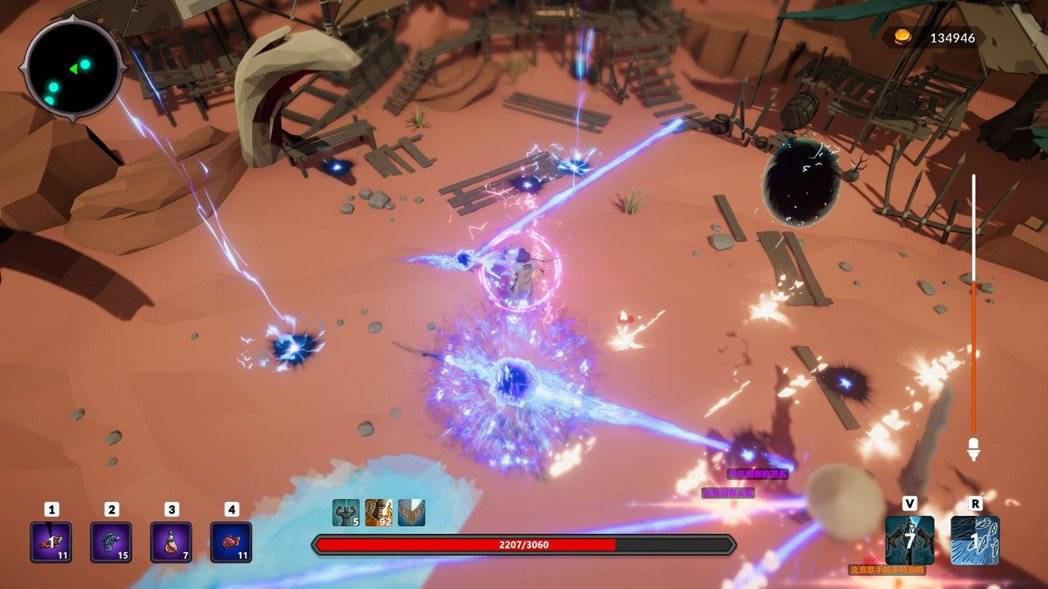The width and height of the screenshot is (1048, 589).
Task: Click the winged buff icon
Action: coord(411,512)
